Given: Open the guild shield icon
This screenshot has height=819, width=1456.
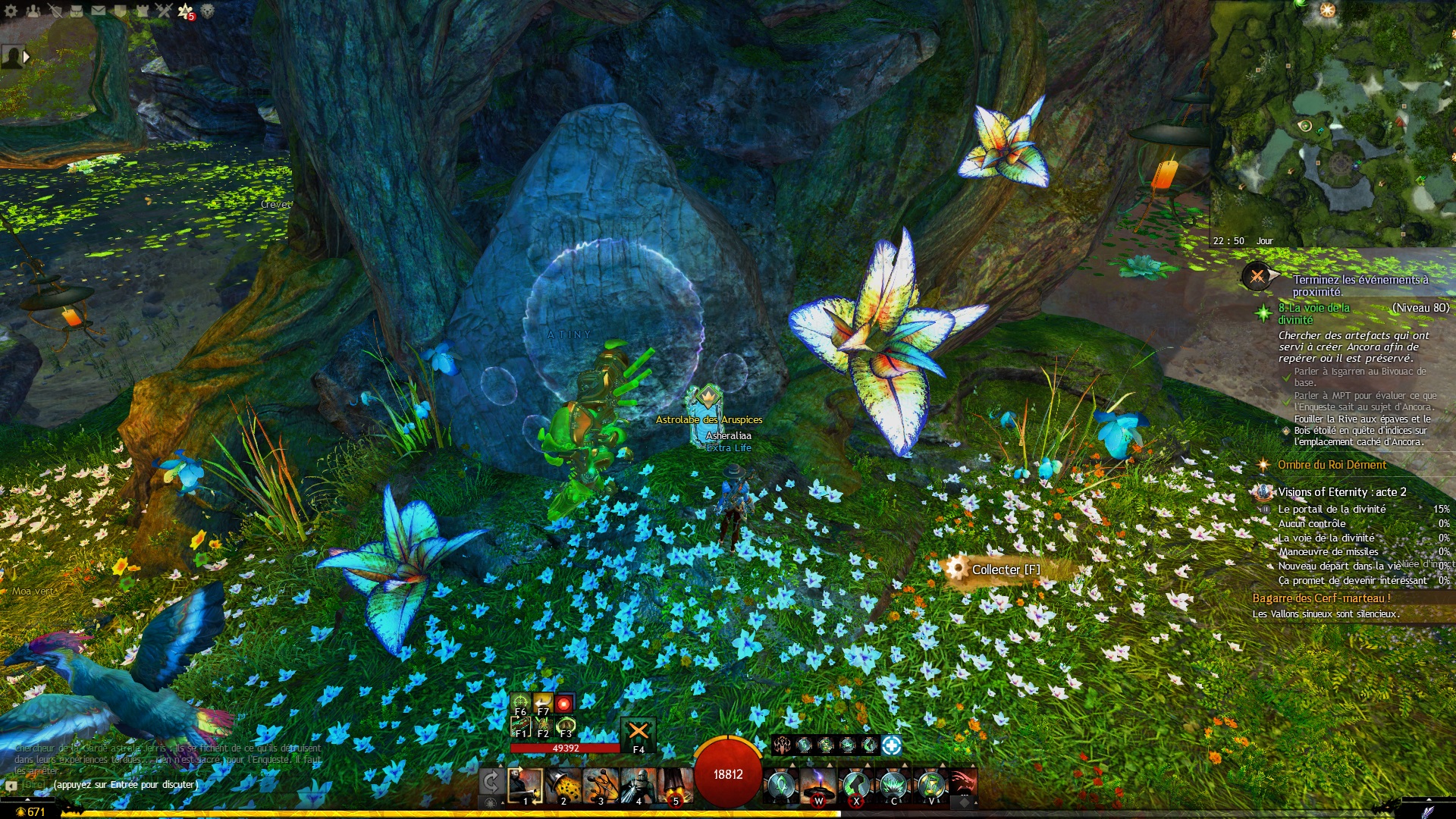Looking at the screenshot, I should [121, 11].
